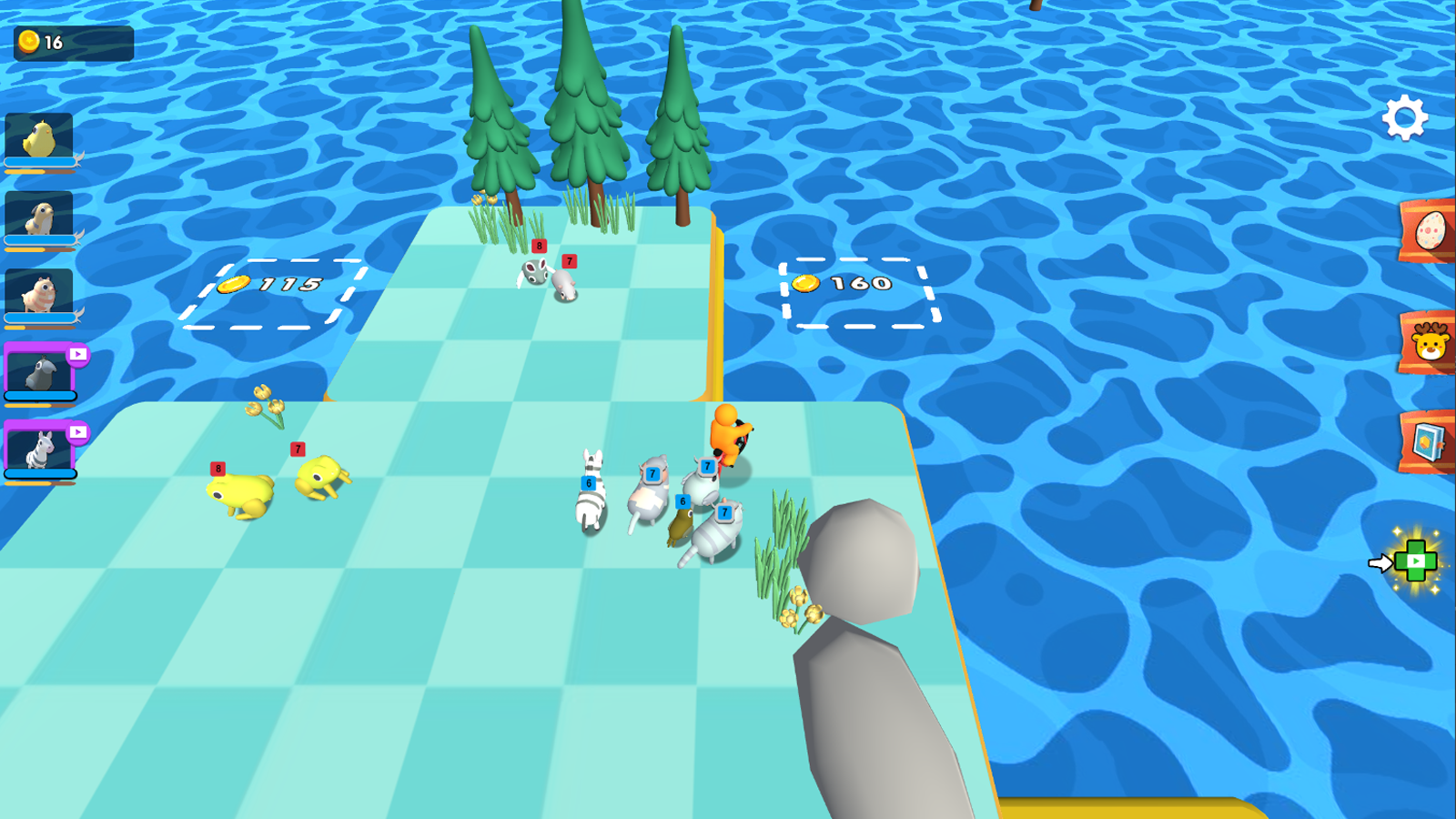Click the sheep with level 8 badge
Viewport: 1456px width, 819px height.
pos(535,273)
